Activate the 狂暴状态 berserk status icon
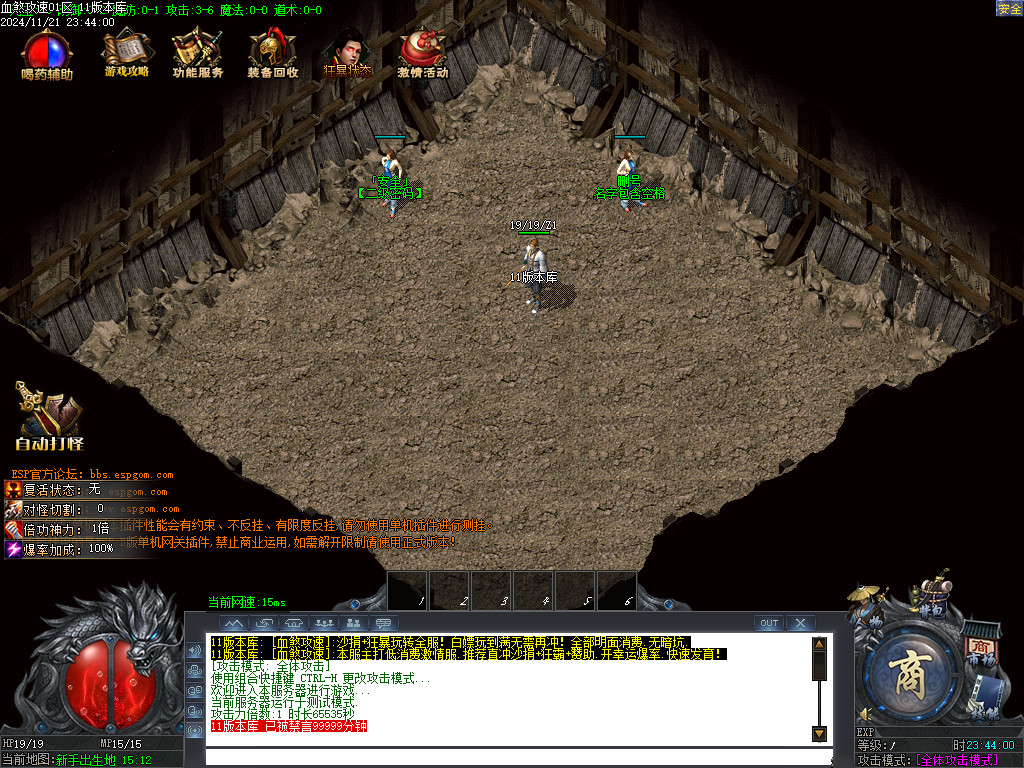 tap(347, 54)
